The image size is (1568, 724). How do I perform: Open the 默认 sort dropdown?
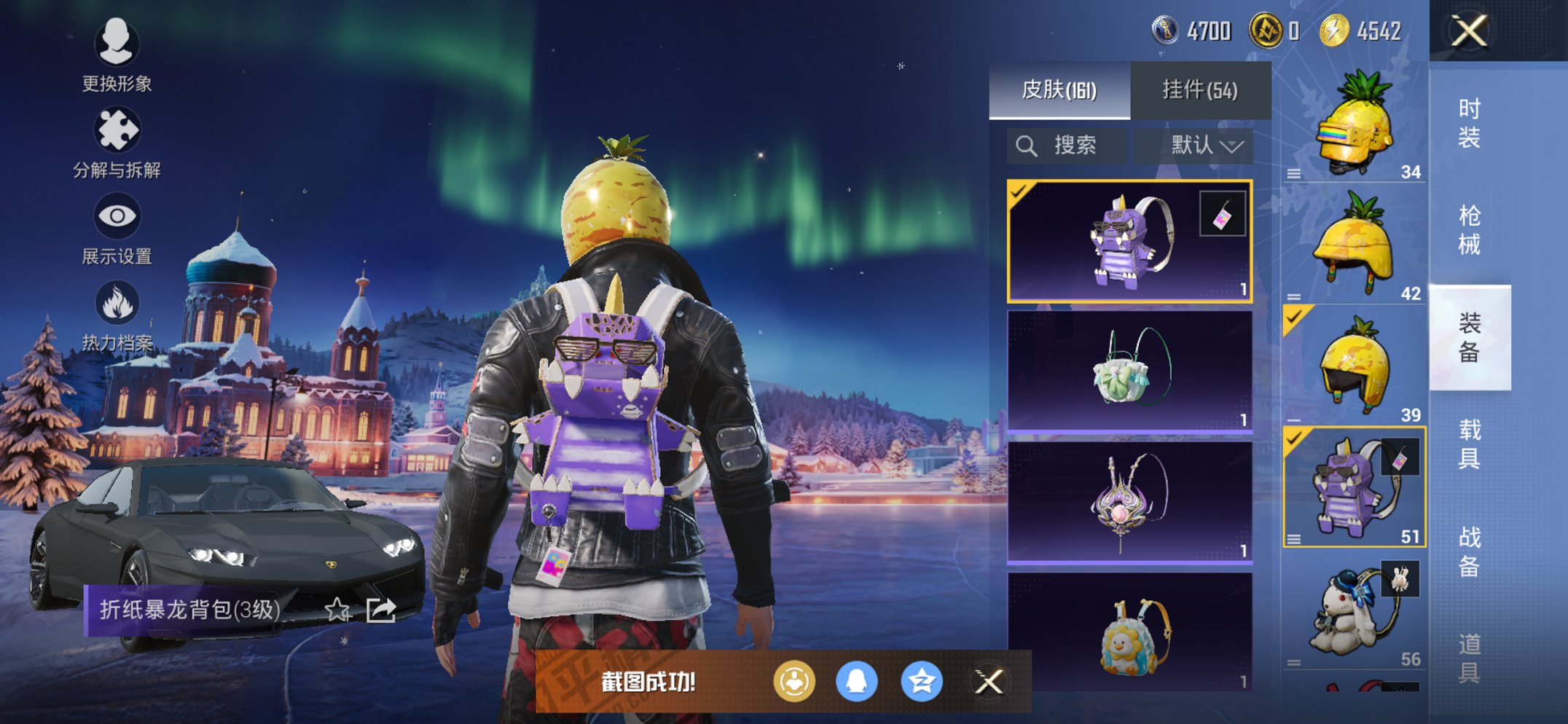point(1205,146)
